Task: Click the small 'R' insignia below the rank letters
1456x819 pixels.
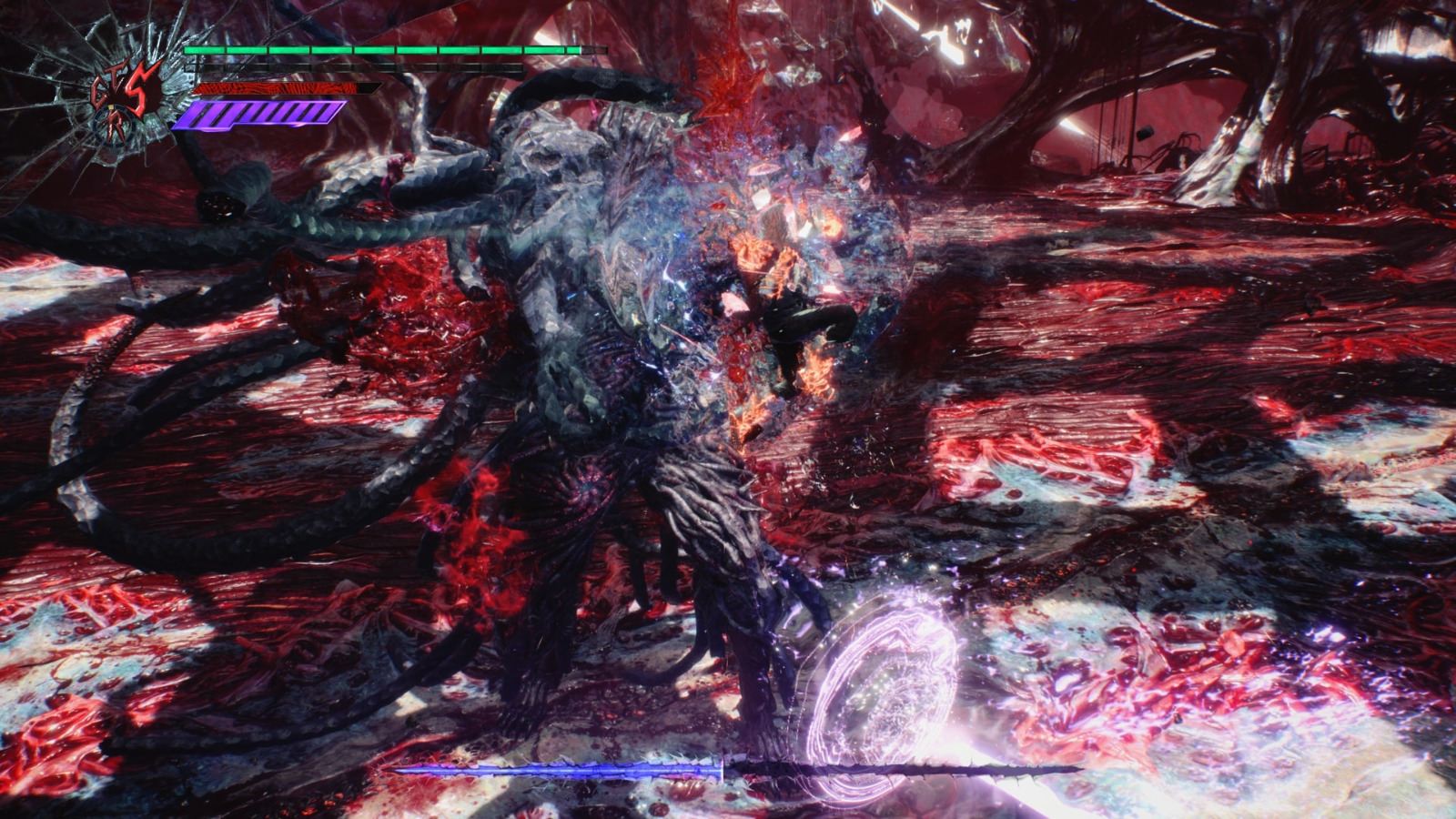Action: tap(116, 126)
